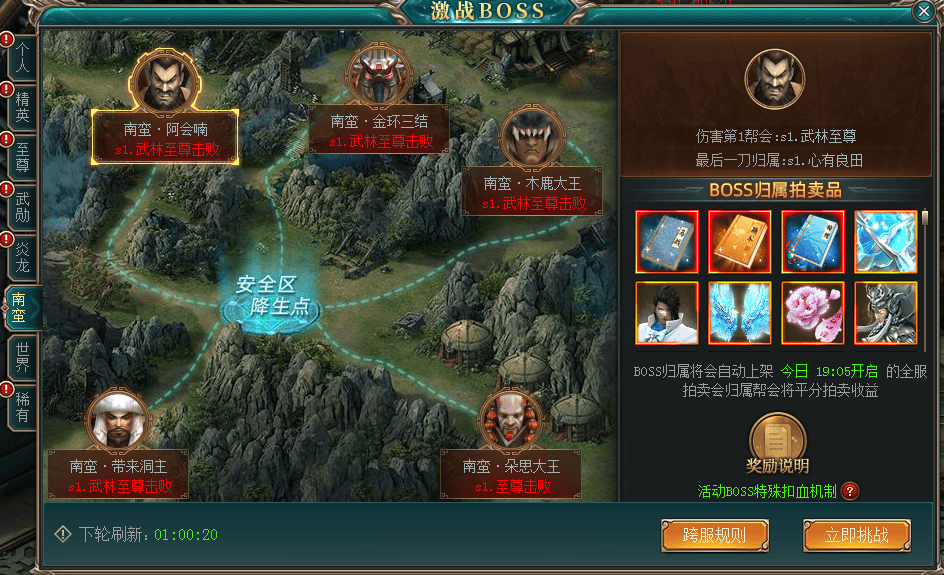
Task: Select the 稀有 tab
Action: 23,405
